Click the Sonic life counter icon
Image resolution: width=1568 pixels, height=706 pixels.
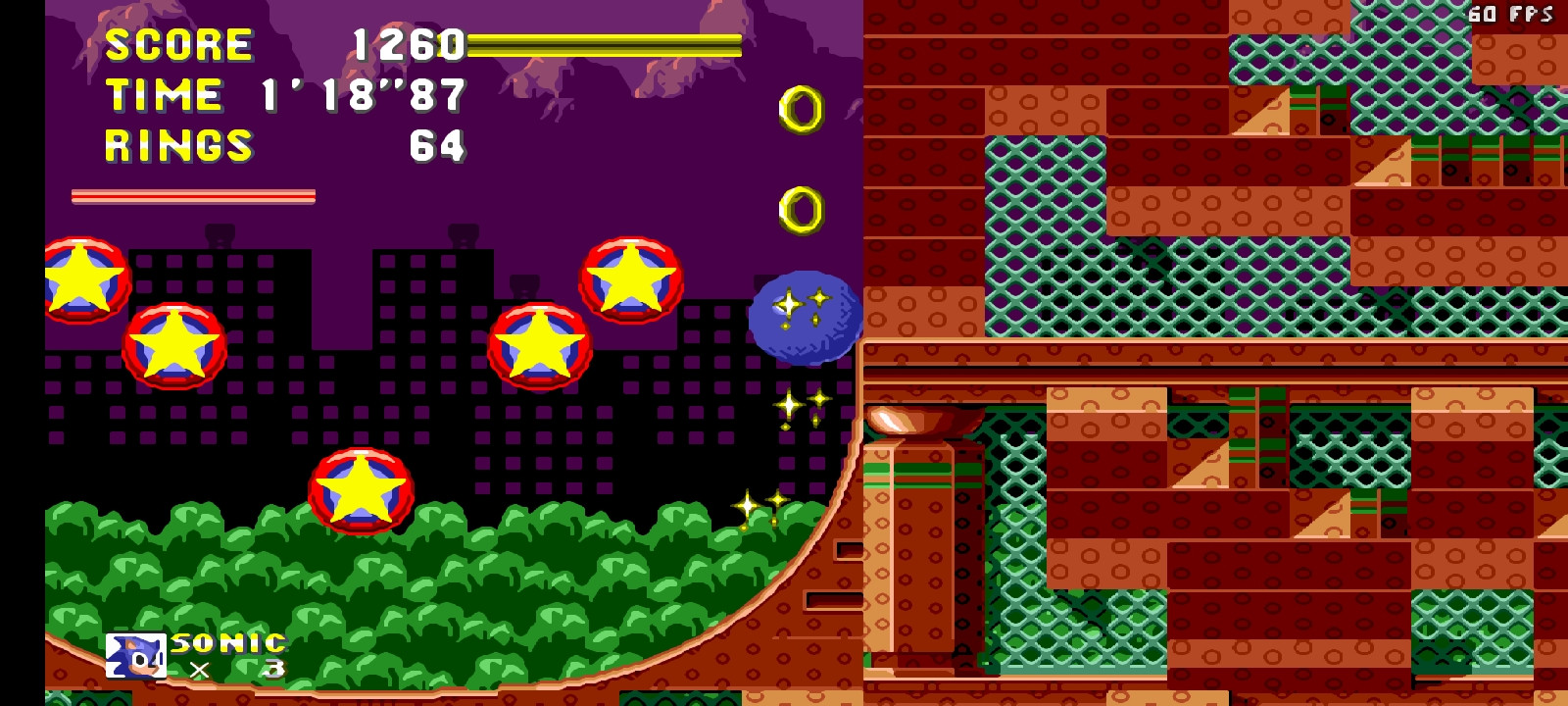coord(138,653)
